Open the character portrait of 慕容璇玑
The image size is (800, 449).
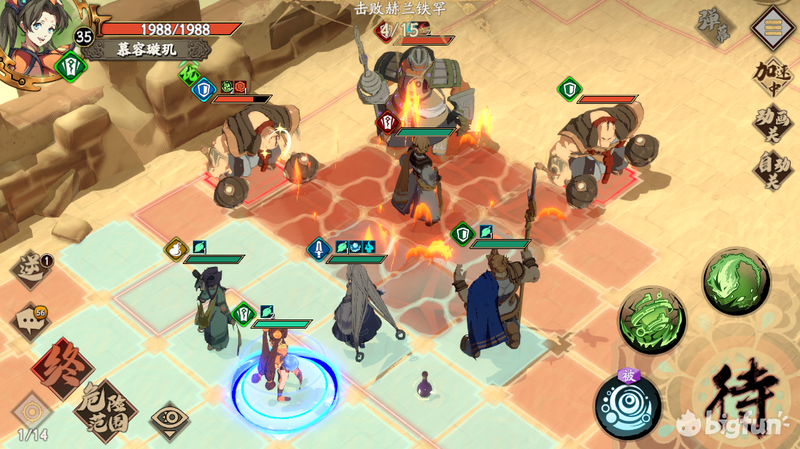(45, 38)
